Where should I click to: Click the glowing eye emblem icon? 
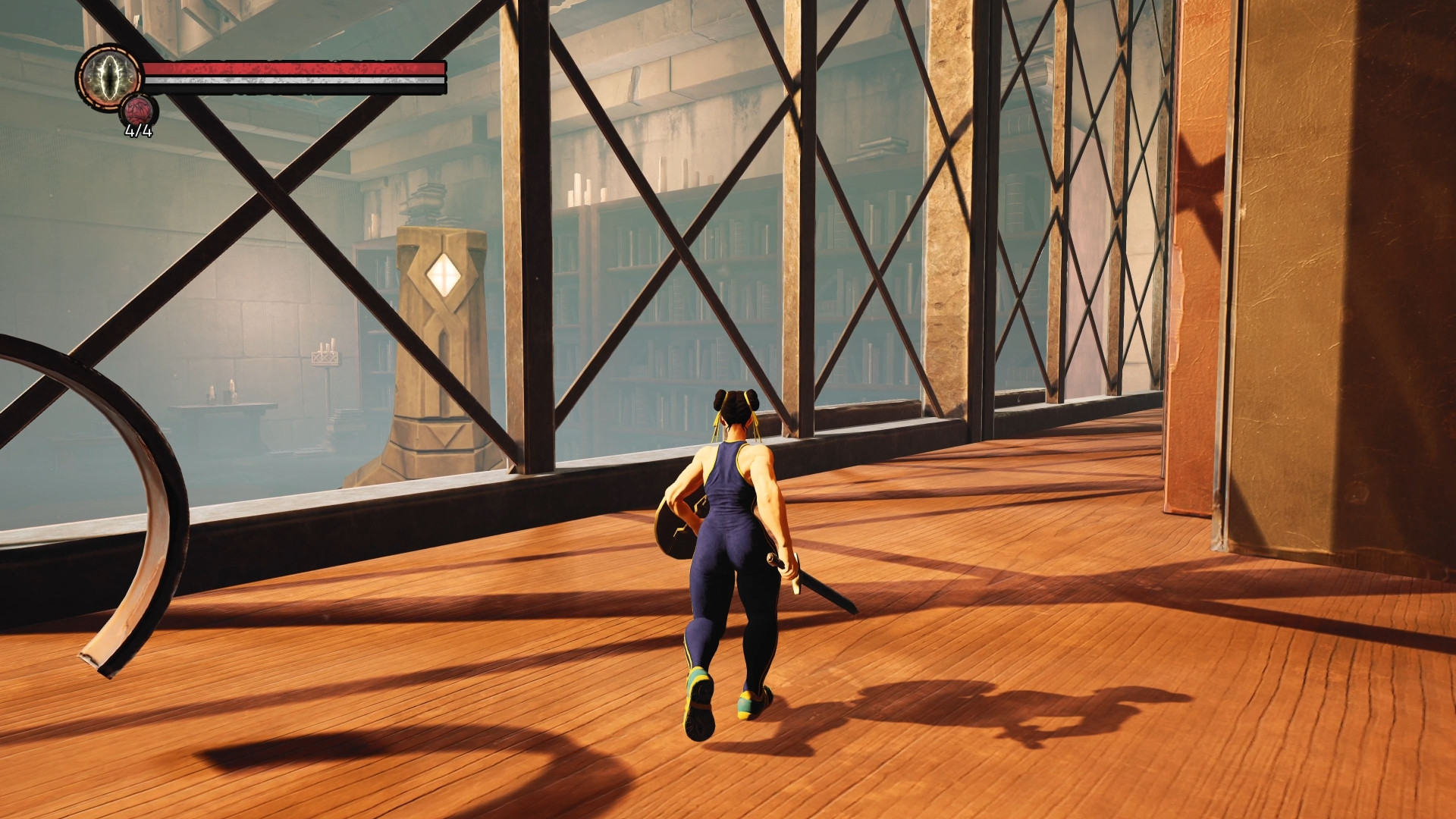[x=109, y=77]
